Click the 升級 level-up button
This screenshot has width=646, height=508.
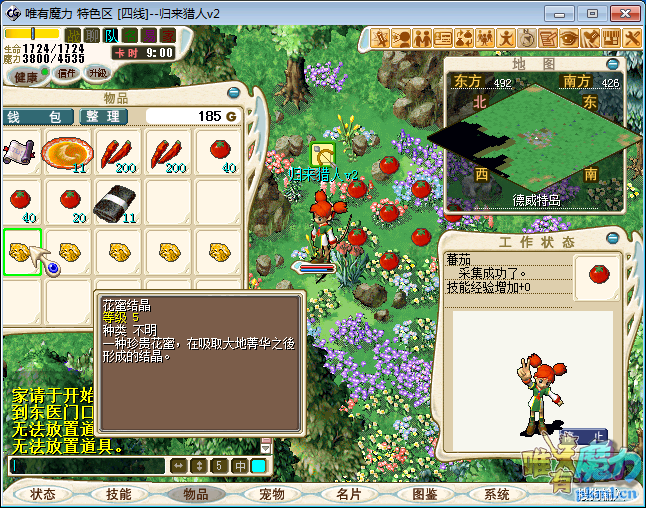98,74
